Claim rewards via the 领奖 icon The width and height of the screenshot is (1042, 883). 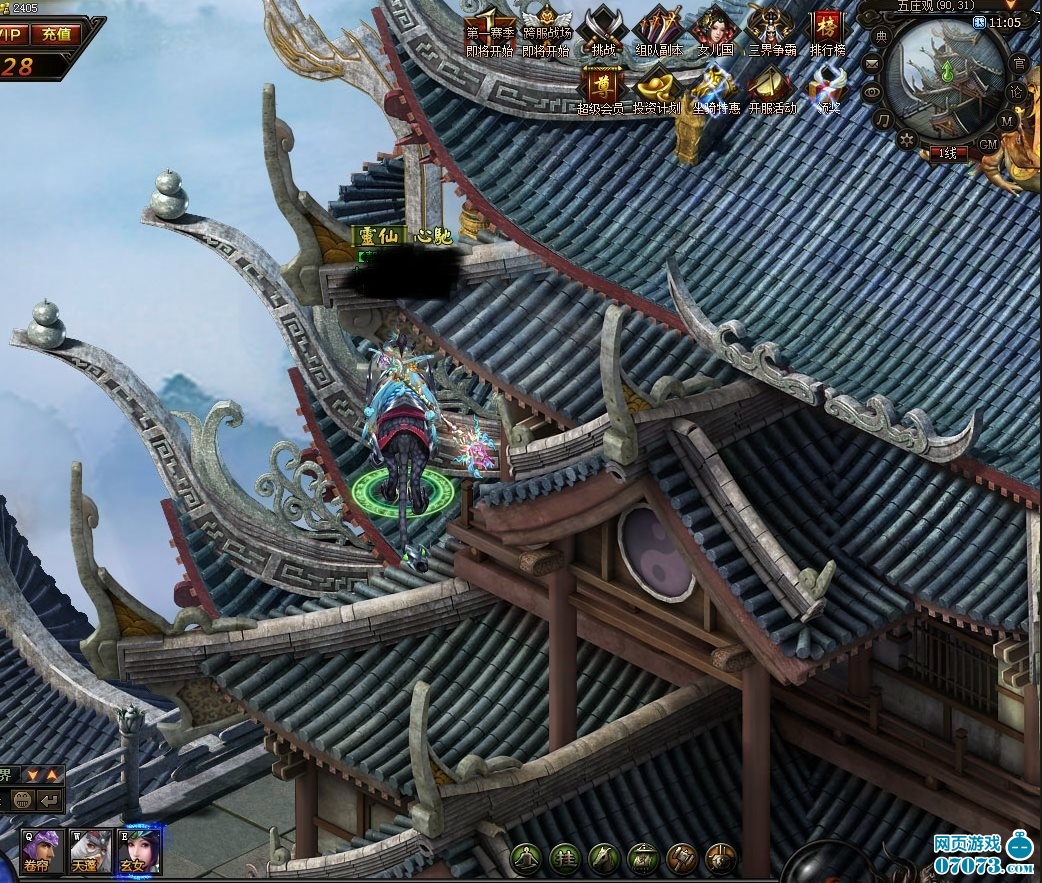point(829,86)
